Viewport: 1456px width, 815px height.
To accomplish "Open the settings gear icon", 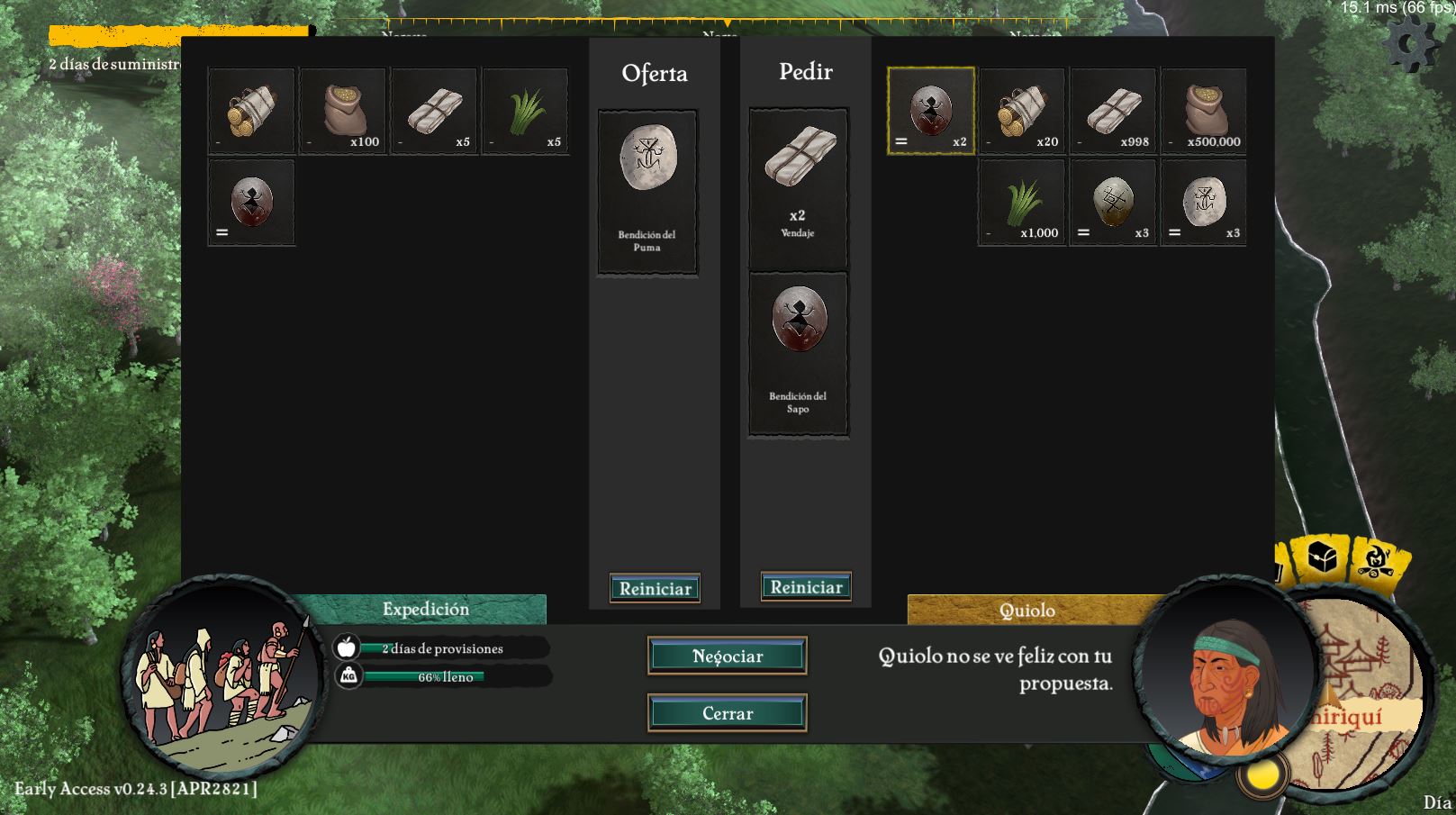I will 1411,44.
